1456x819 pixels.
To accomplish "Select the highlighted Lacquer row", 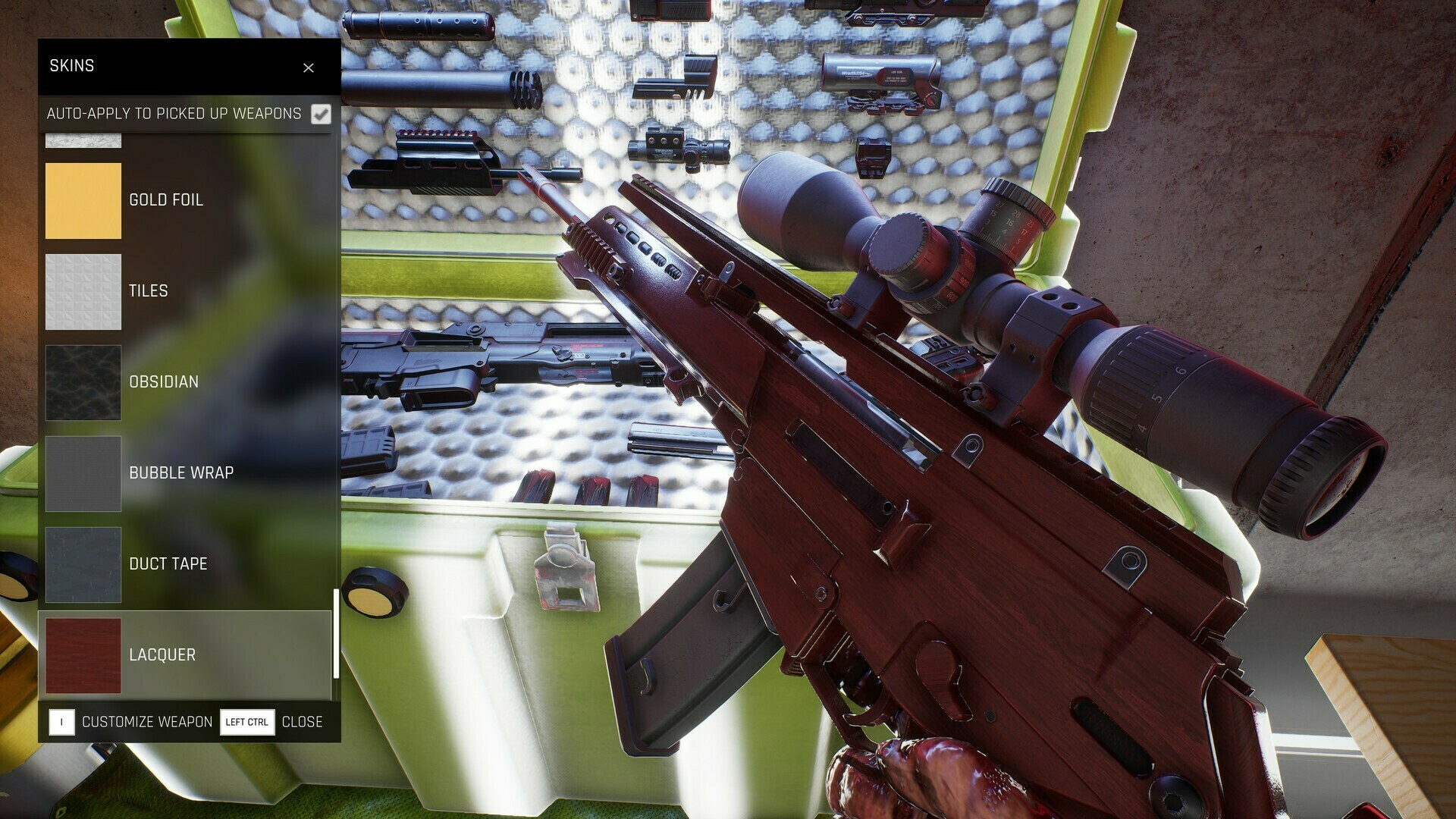I will click(186, 655).
